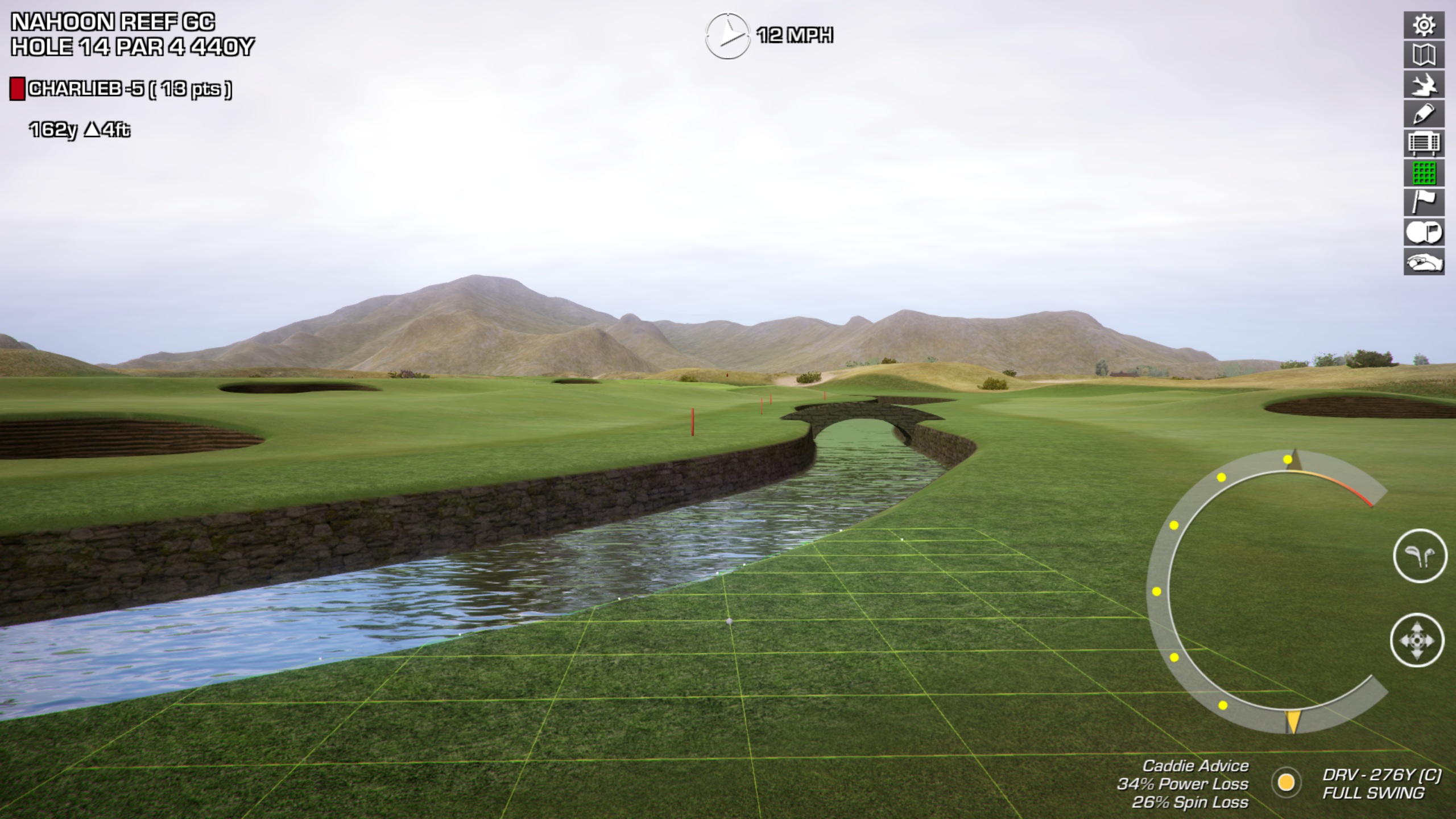
Task: Click the four-arrow aim adjustment button
Action: pos(1417,640)
